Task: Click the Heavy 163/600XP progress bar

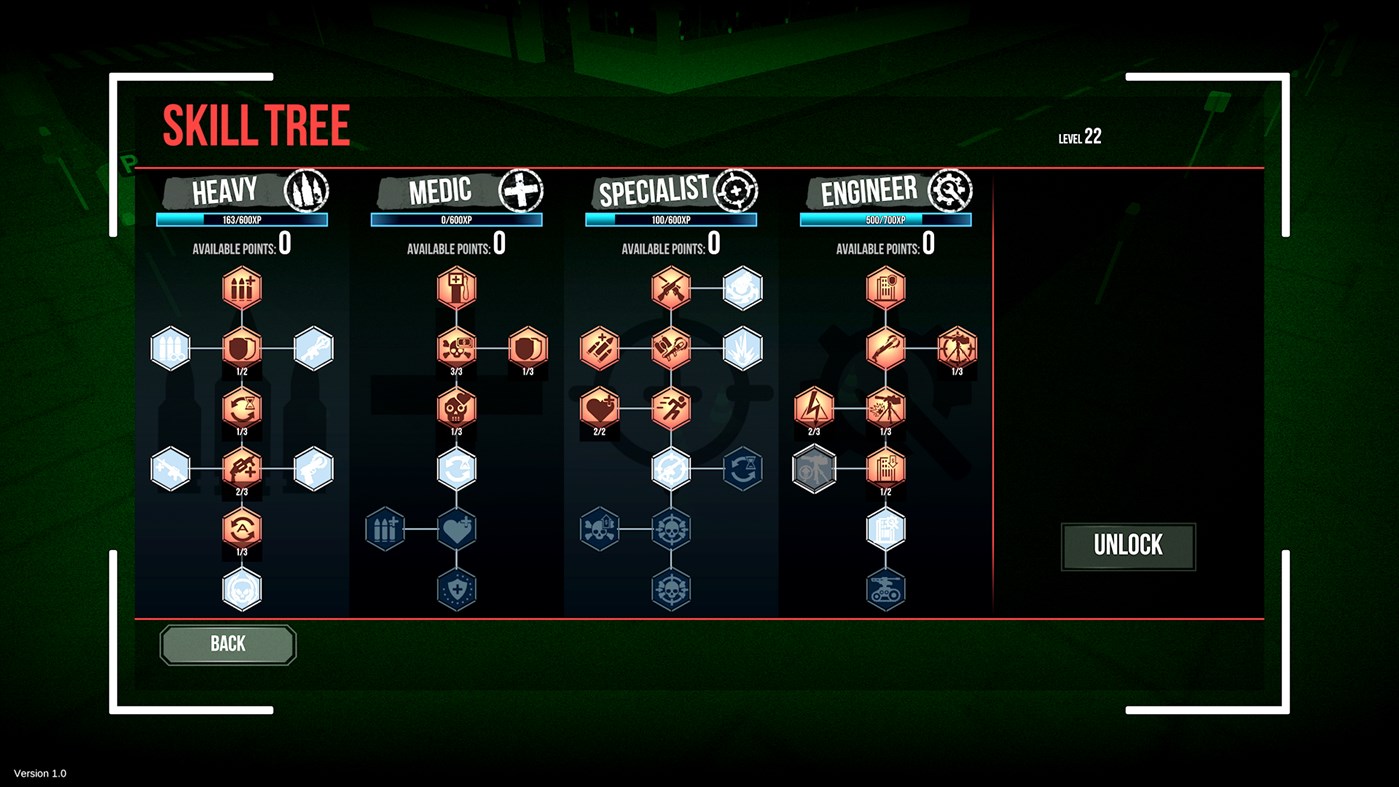Action: tap(241, 218)
